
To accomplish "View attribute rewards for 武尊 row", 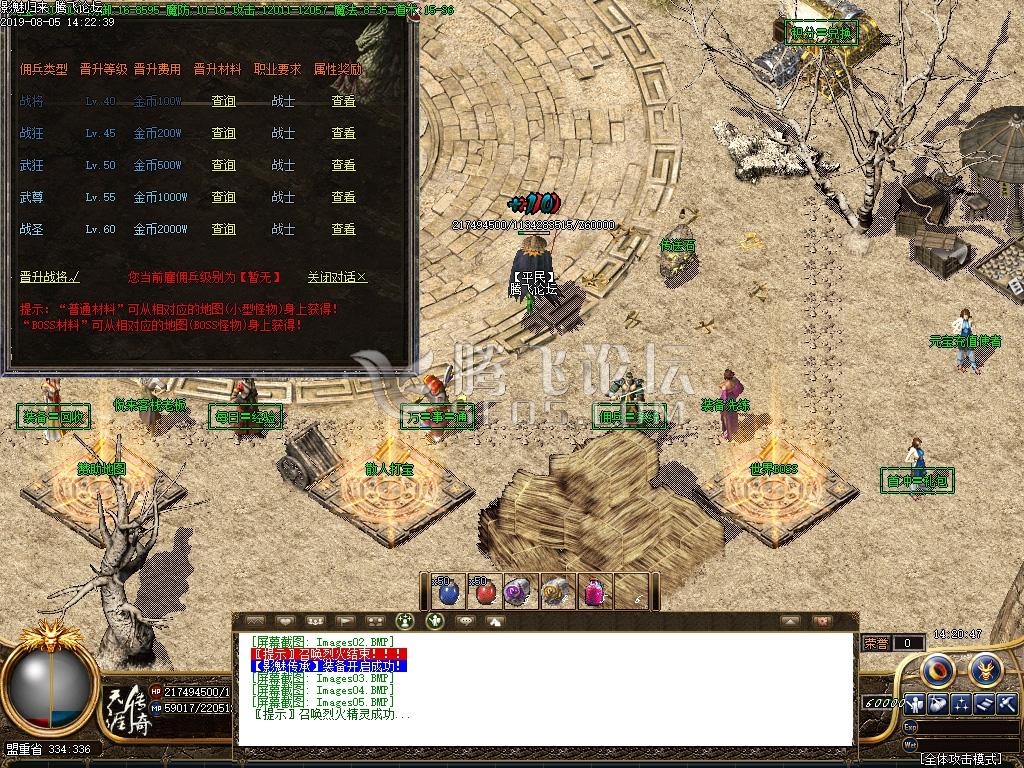I will tap(344, 197).
